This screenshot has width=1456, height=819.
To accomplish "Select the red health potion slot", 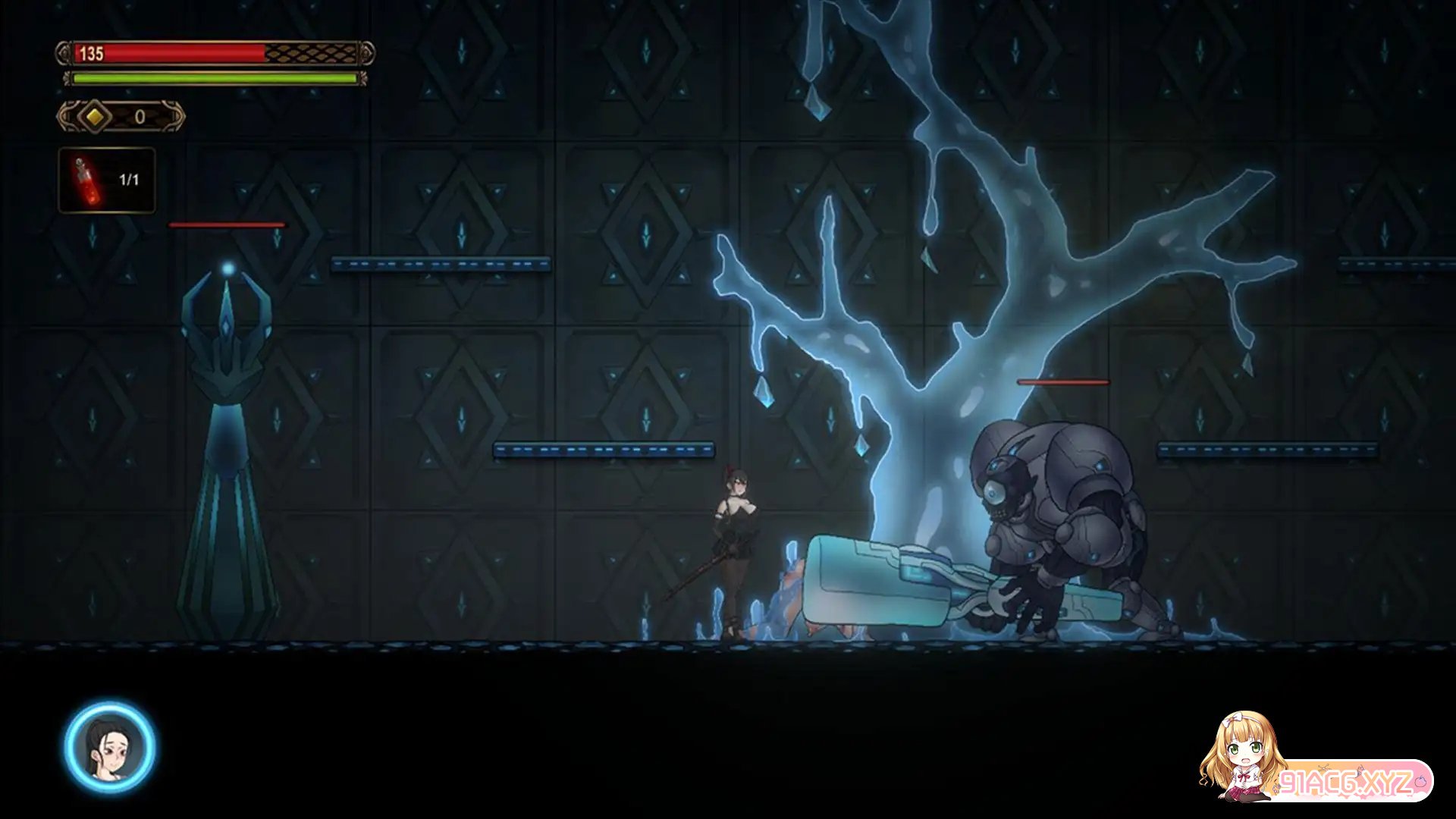I will (x=107, y=180).
